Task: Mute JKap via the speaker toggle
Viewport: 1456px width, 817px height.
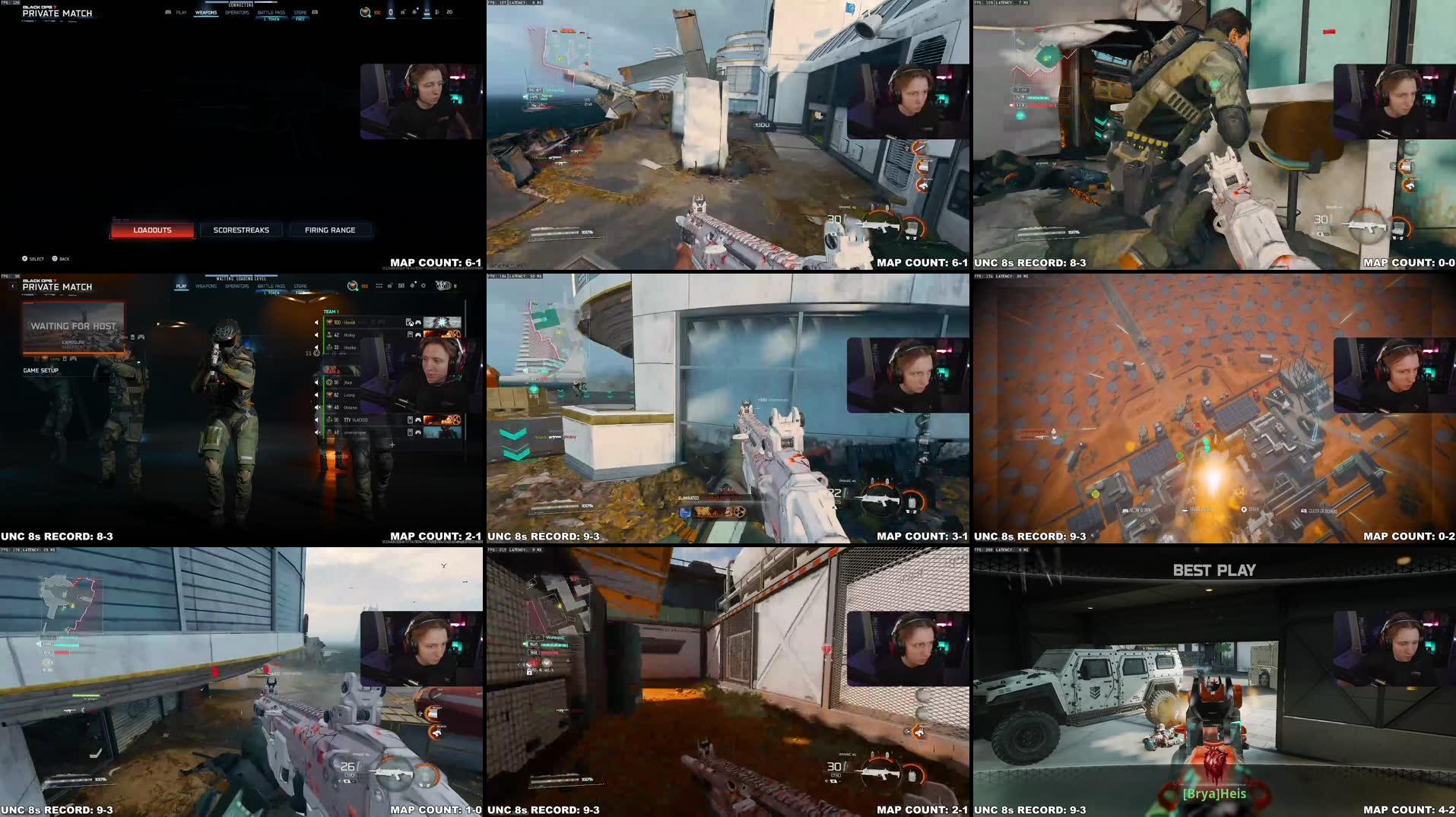Action: [316, 382]
